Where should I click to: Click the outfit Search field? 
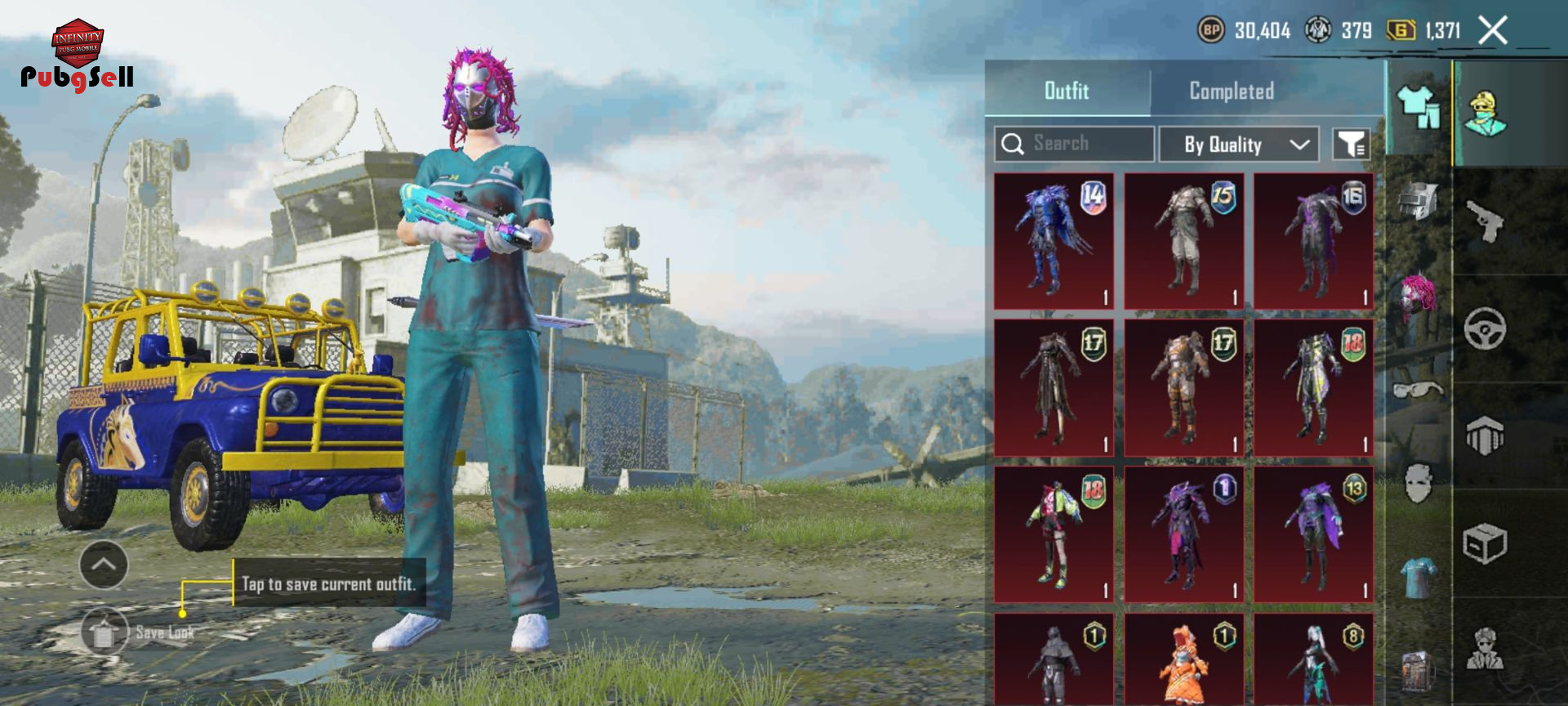(1074, 144)
